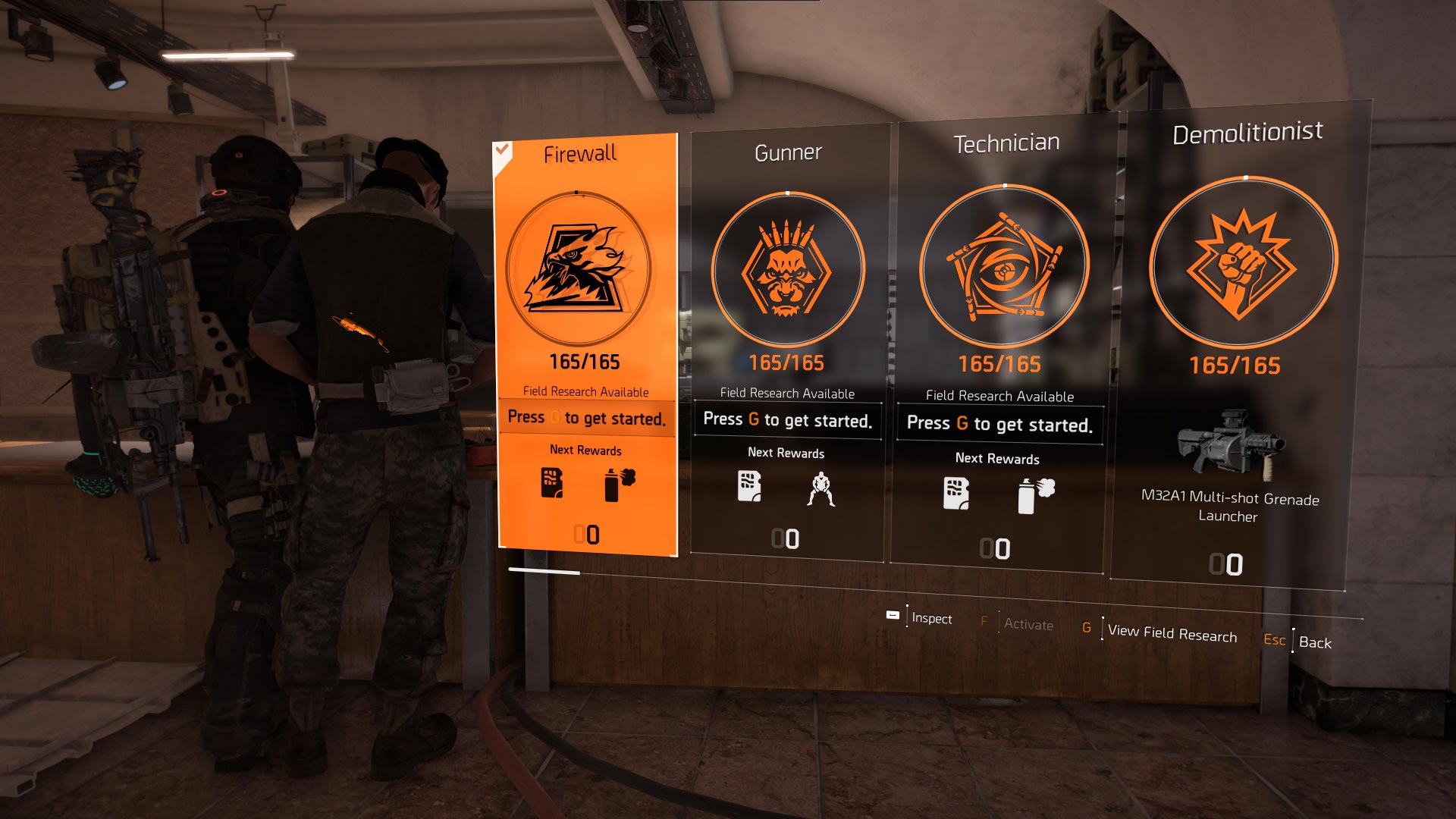Screen dimensions: 1456x819
Task: Choose the Gunner specialization card
Action: pyautogui.click(x=787, y=341)
